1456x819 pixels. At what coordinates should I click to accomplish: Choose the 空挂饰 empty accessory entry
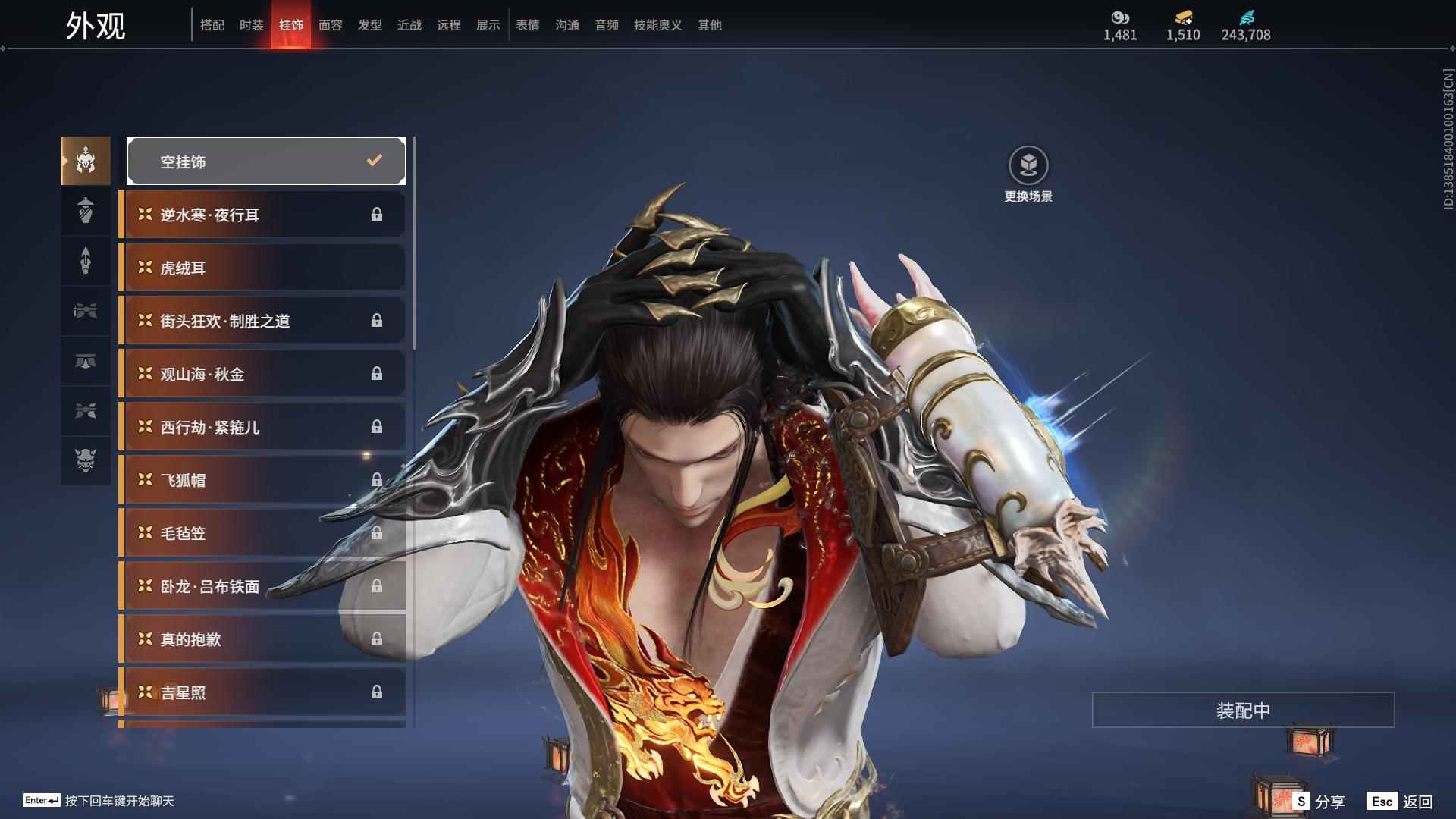tap(266, 161)
